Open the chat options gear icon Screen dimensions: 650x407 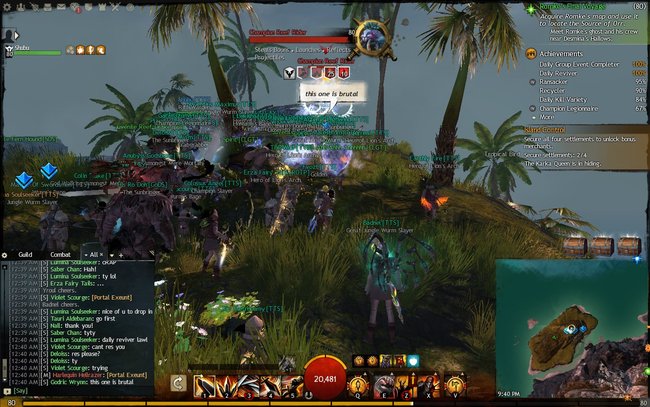[5, 254]
